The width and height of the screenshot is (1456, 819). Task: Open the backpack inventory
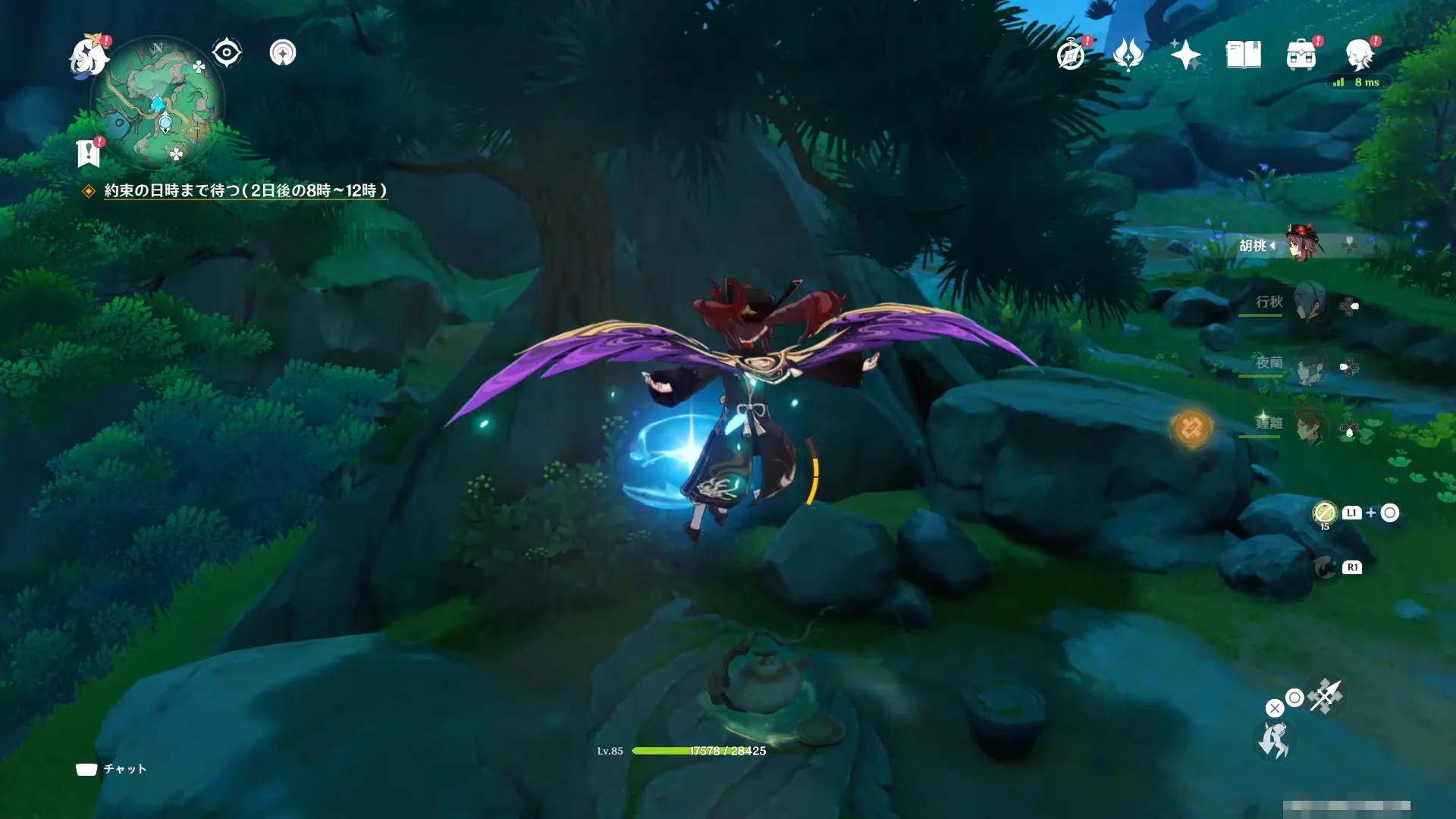click(1301, 55)
